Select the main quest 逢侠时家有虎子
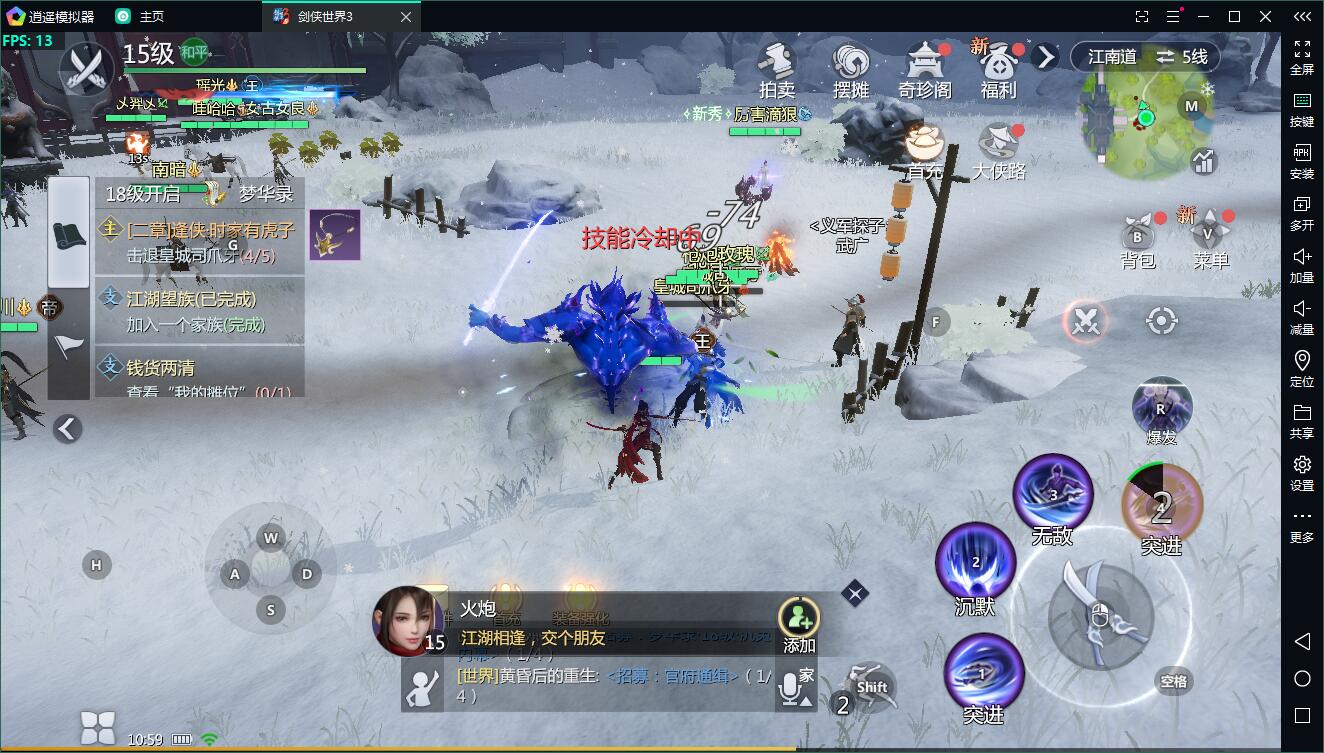This screenshot has height=753, width=1324. tap(200, 241)
